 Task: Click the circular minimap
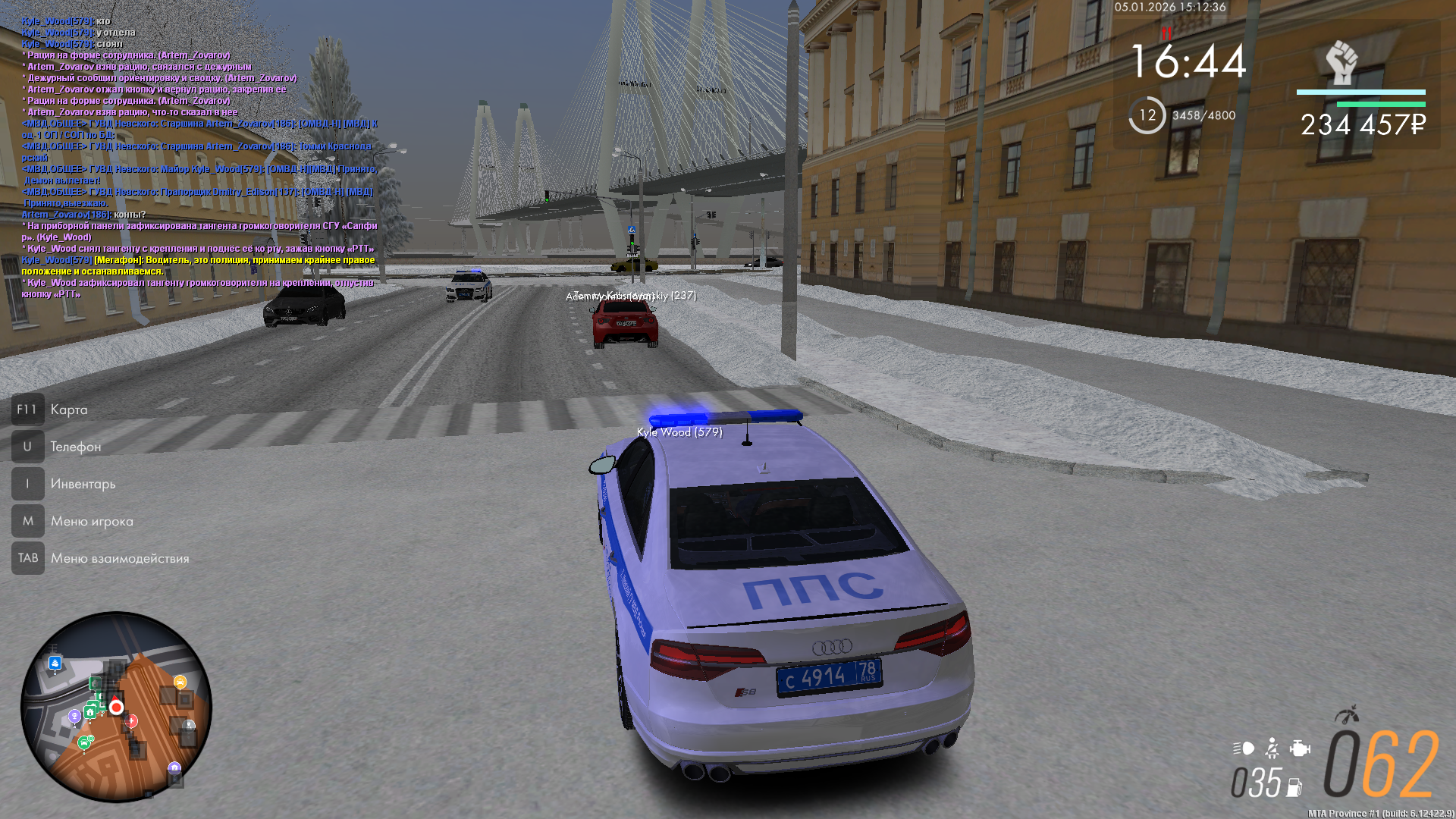(116, 707)
